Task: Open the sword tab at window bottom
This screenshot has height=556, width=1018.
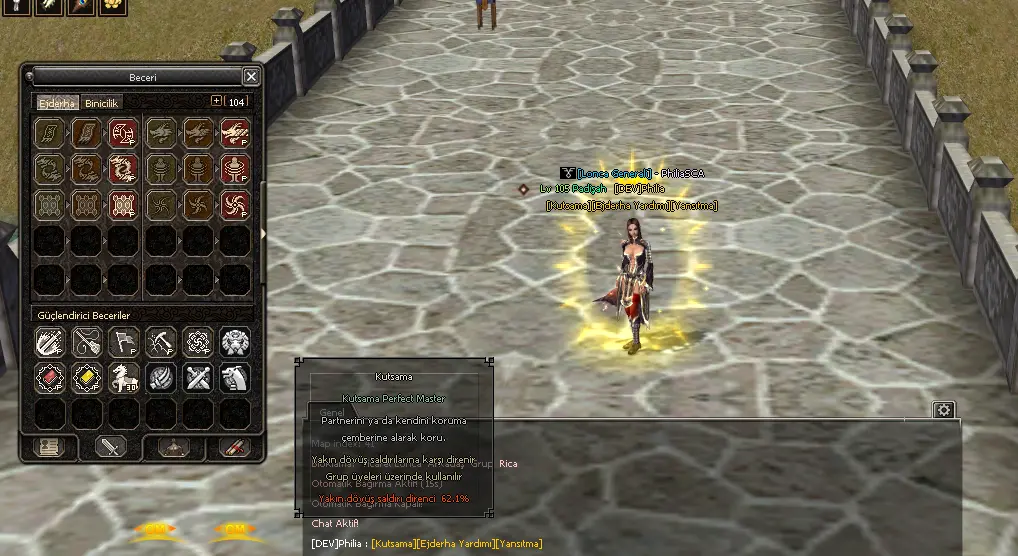Action: [x=110, y=447]
